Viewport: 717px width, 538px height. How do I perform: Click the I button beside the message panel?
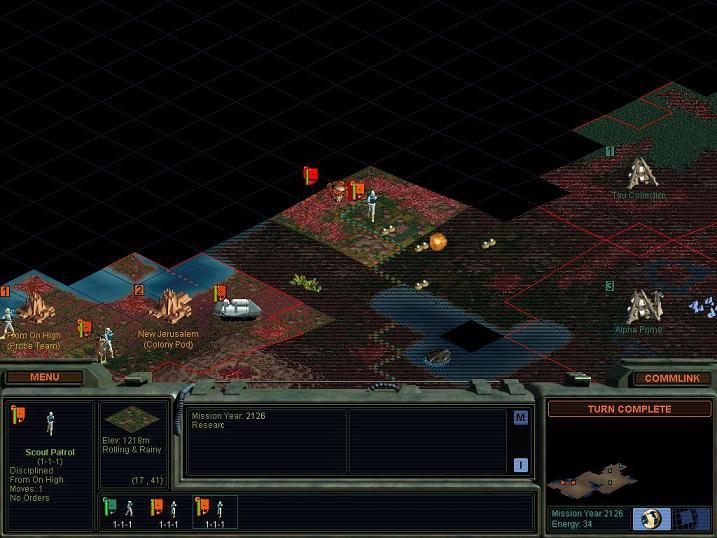click(x=521, y=464)
